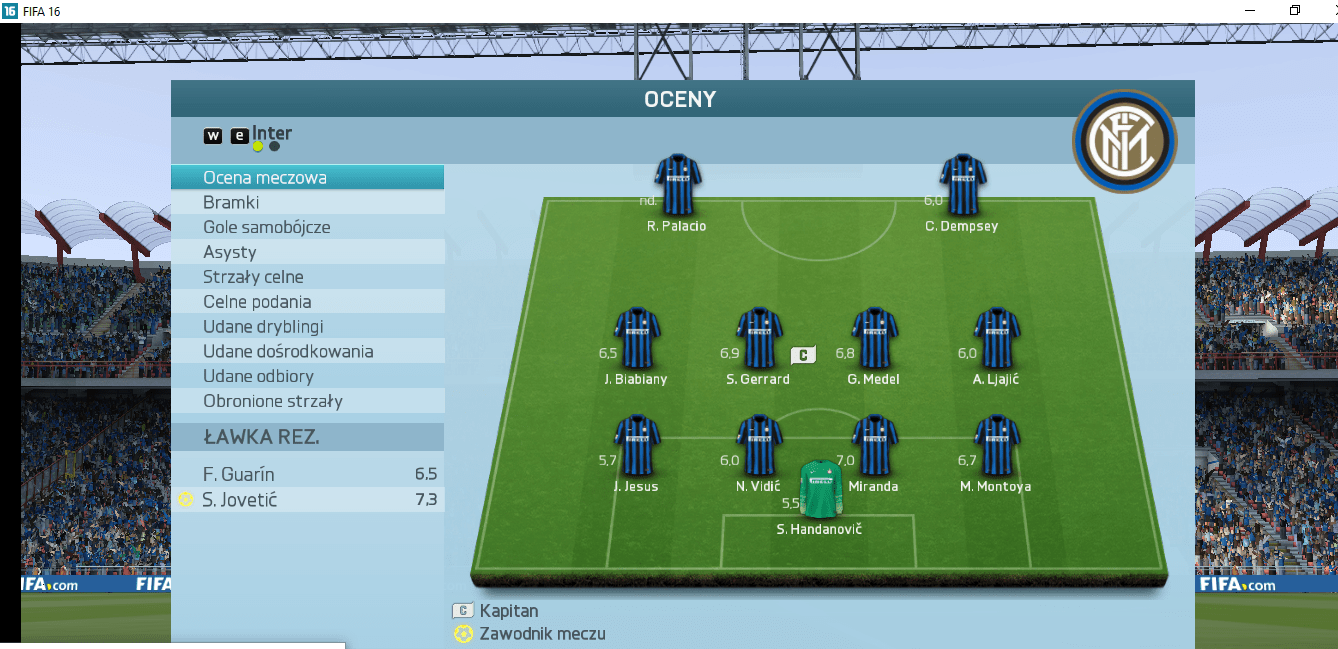
Task: Switch to Strzały celne
Action: pos(307,277)
